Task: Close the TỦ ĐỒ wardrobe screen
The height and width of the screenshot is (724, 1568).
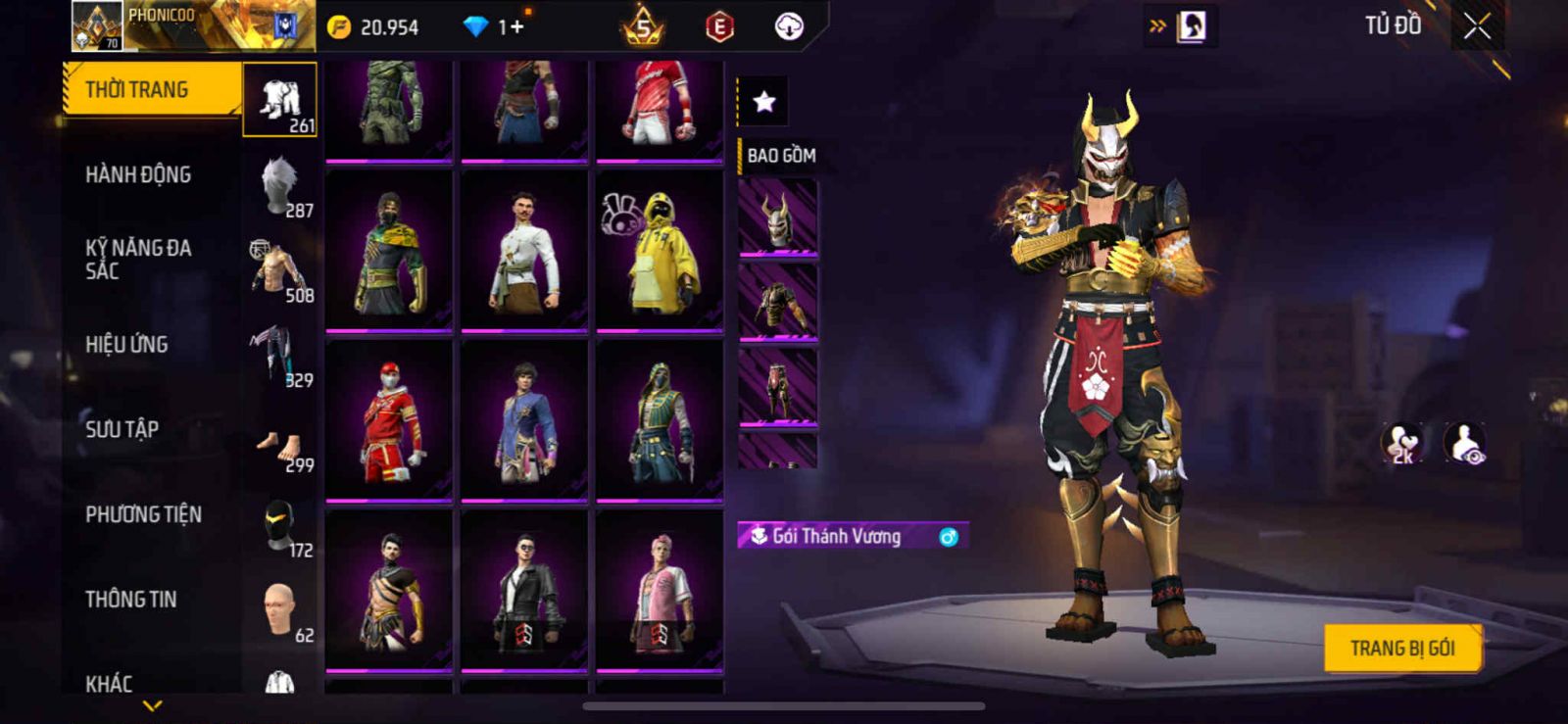Action: point(1477,27)
